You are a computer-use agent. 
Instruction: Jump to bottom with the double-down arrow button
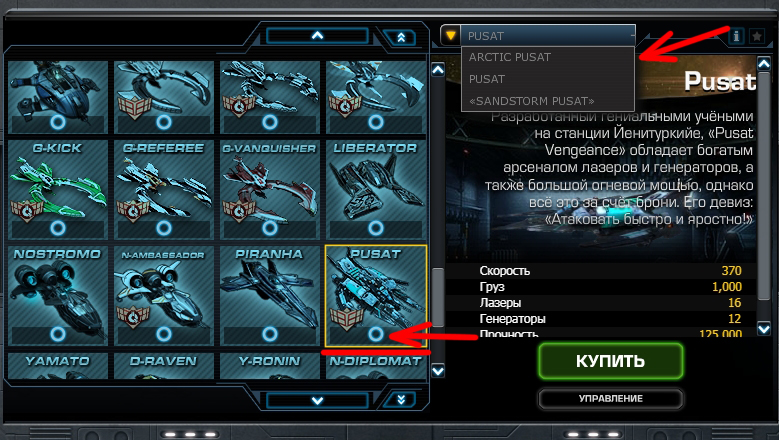point(400,400)
